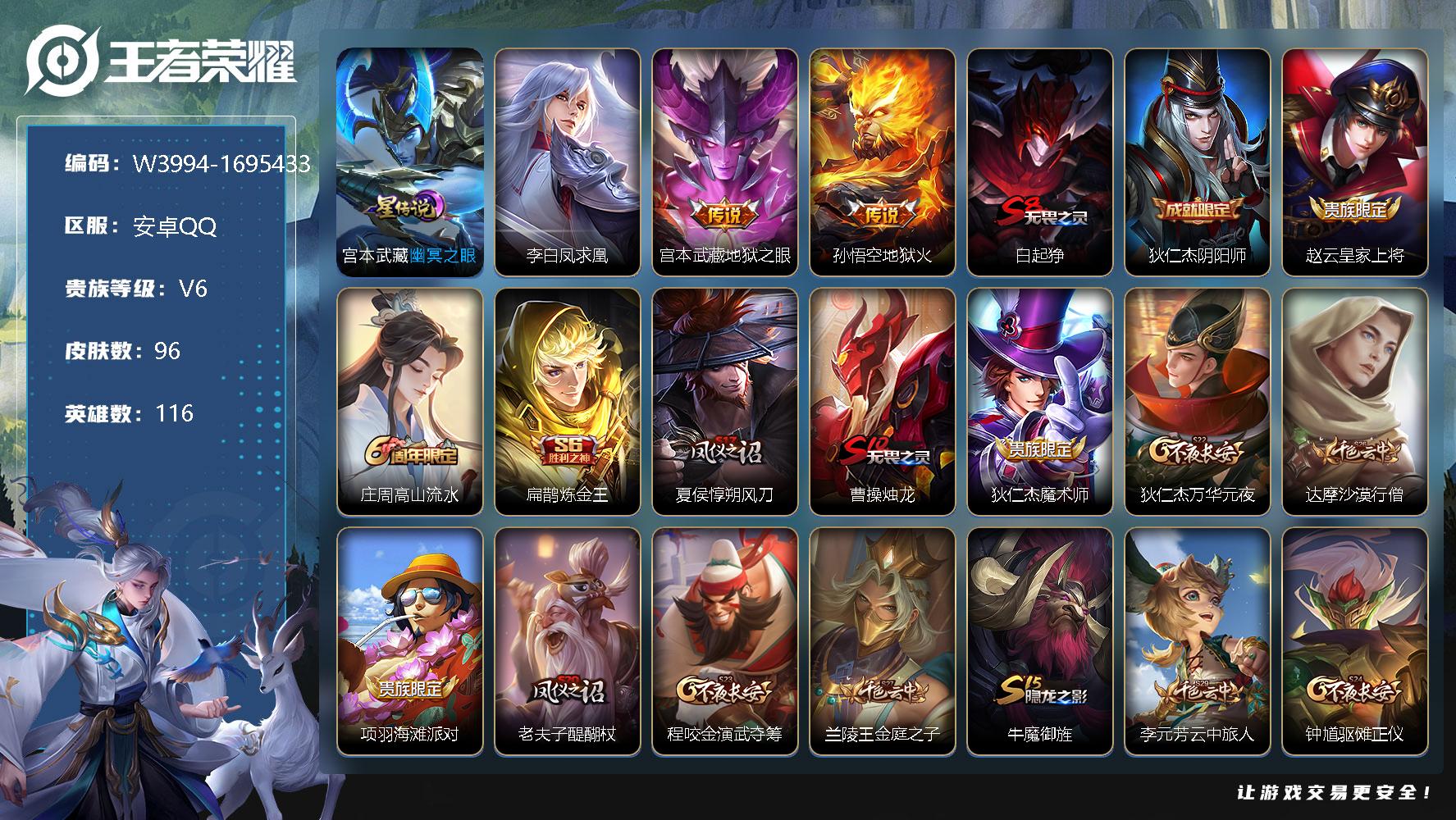Image resolution: width=1456 pixels, height=820 pixels.
Task: Open the 宫本武藏地狱之眼 skin card
Action: point(724,162)
